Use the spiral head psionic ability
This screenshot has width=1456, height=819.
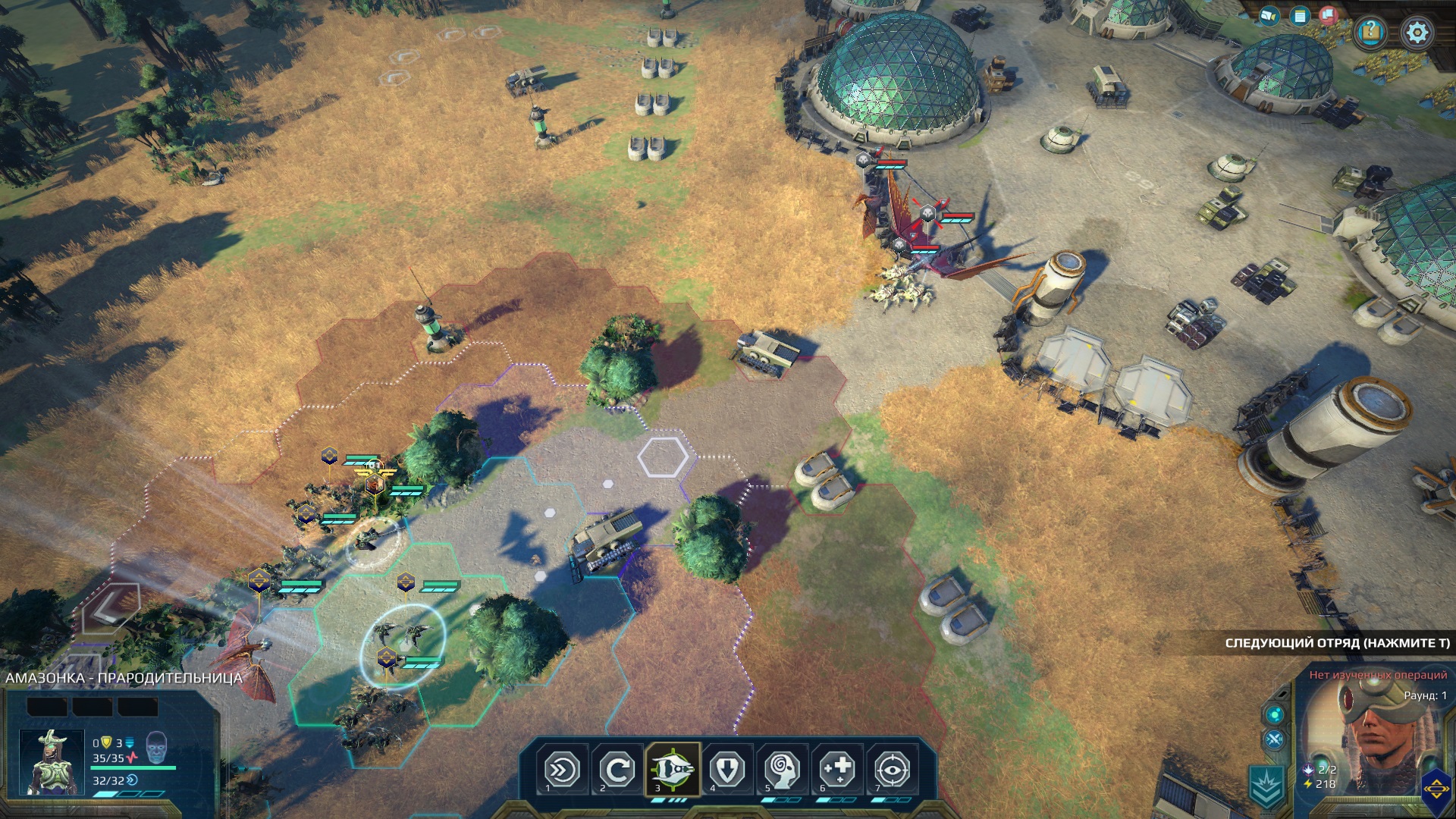[x=782, y=770]
